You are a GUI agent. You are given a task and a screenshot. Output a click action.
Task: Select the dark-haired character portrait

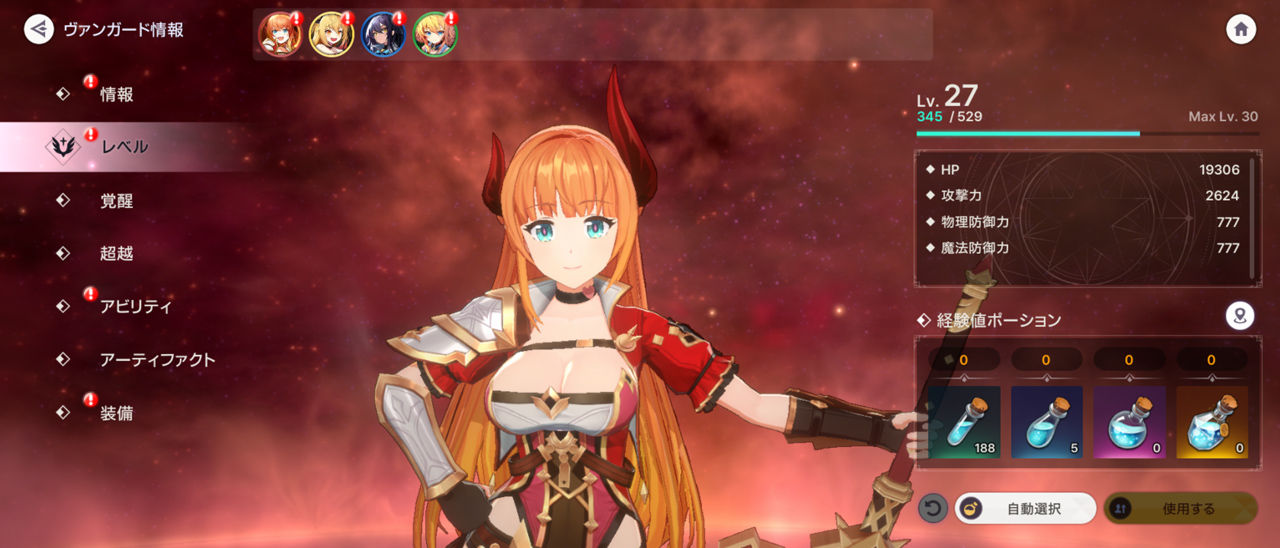coord(383,35)
